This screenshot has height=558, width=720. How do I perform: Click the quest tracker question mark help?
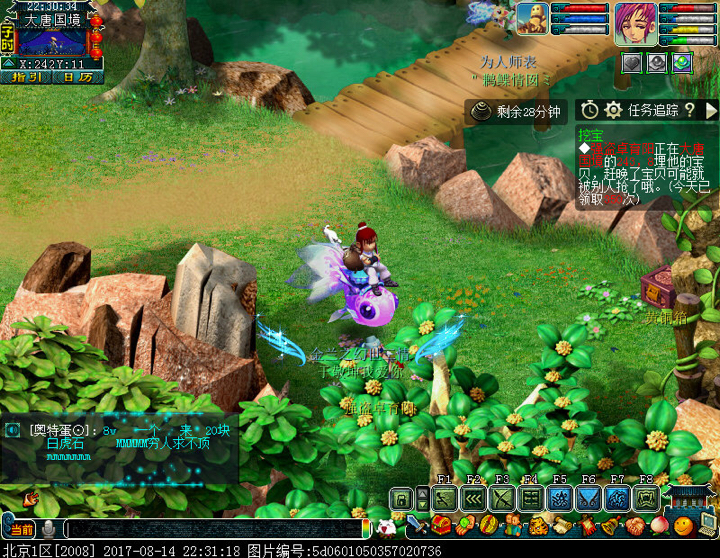[x=689, y=110]
